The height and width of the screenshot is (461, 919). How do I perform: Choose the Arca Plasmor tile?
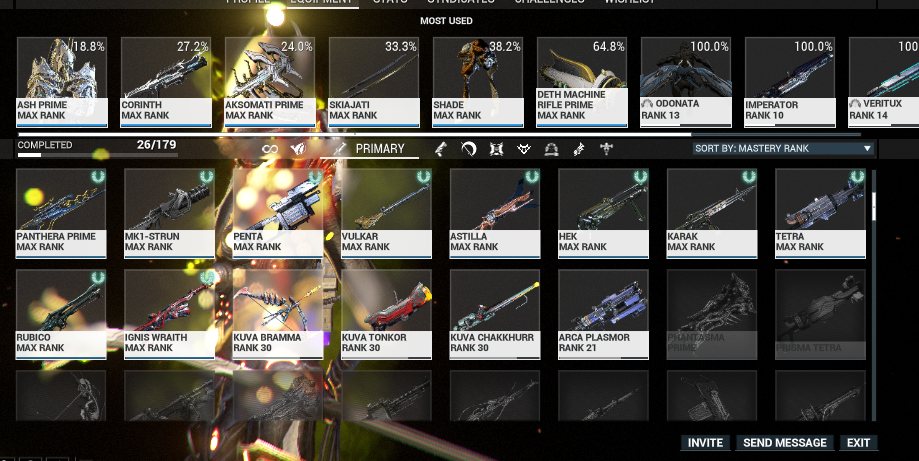pyautogui.click(x=603, y=313)
